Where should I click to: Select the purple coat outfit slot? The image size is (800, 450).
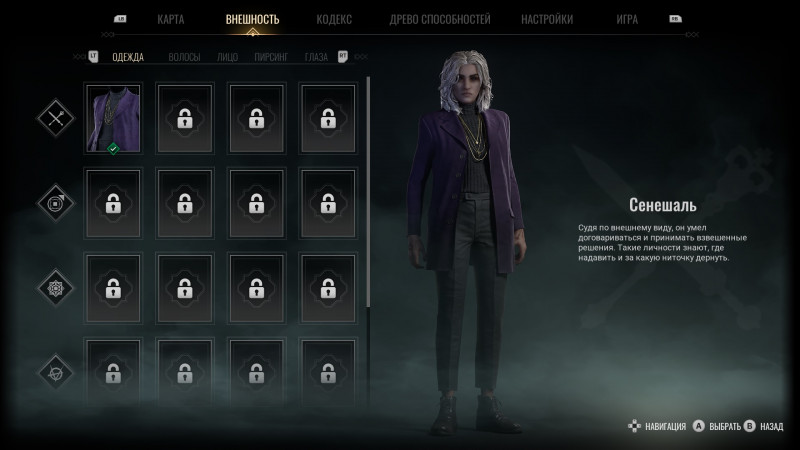pos(114,118)
